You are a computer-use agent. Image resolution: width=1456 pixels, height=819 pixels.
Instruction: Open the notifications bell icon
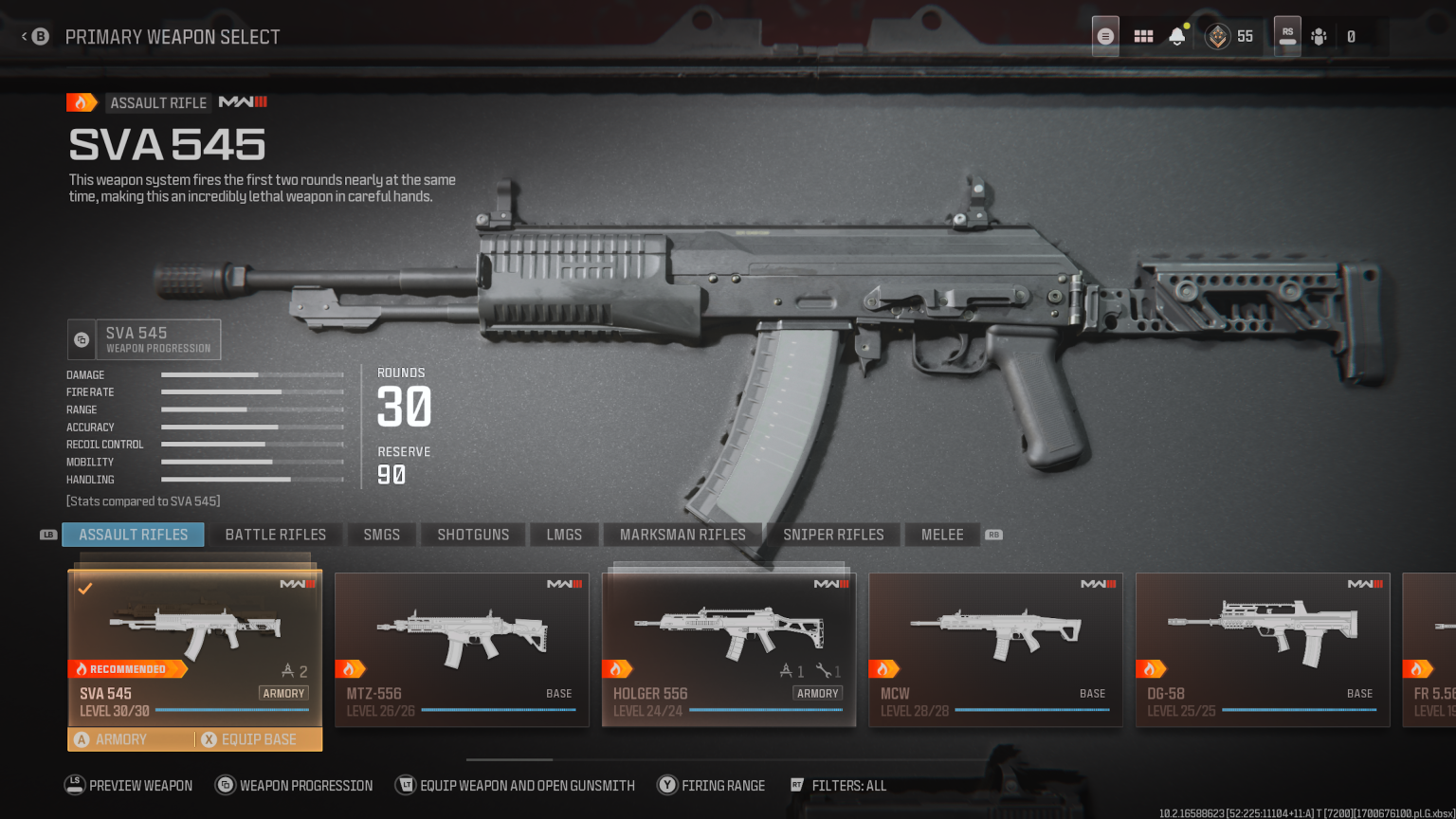point(1177,36)
